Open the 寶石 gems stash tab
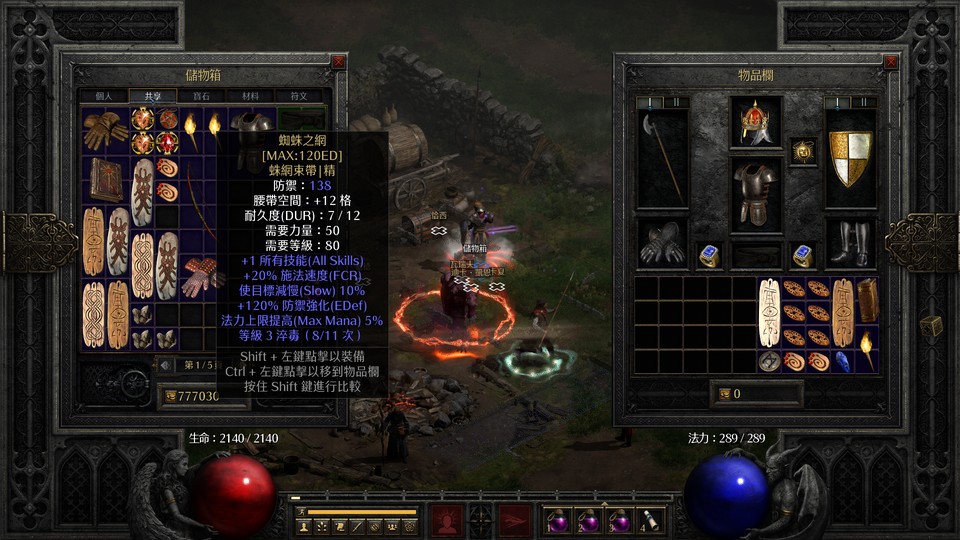The height and width of the screenshot is (540, 960). [x=202, y=96]
